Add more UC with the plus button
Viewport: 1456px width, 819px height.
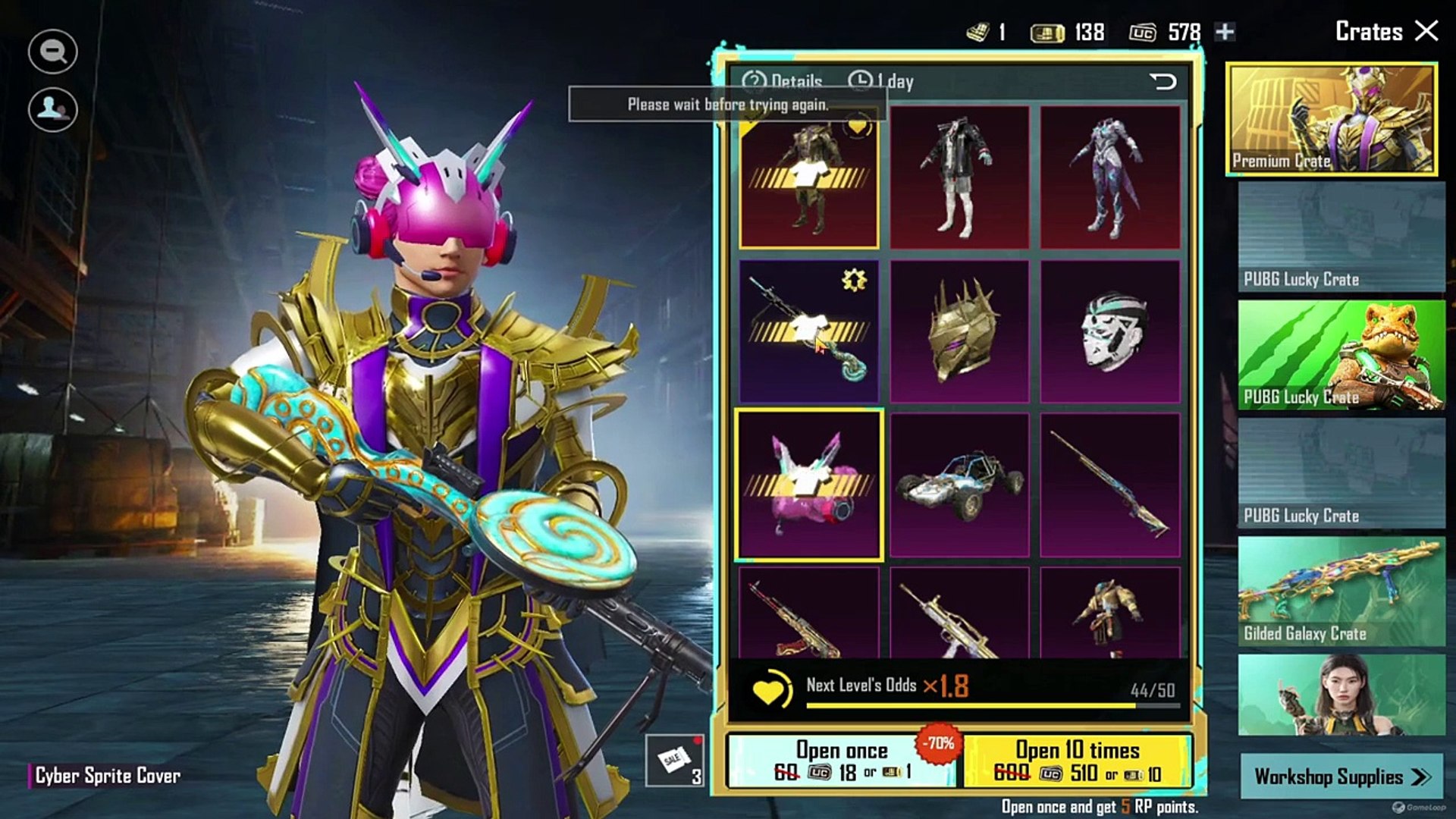pos(1225,32)
